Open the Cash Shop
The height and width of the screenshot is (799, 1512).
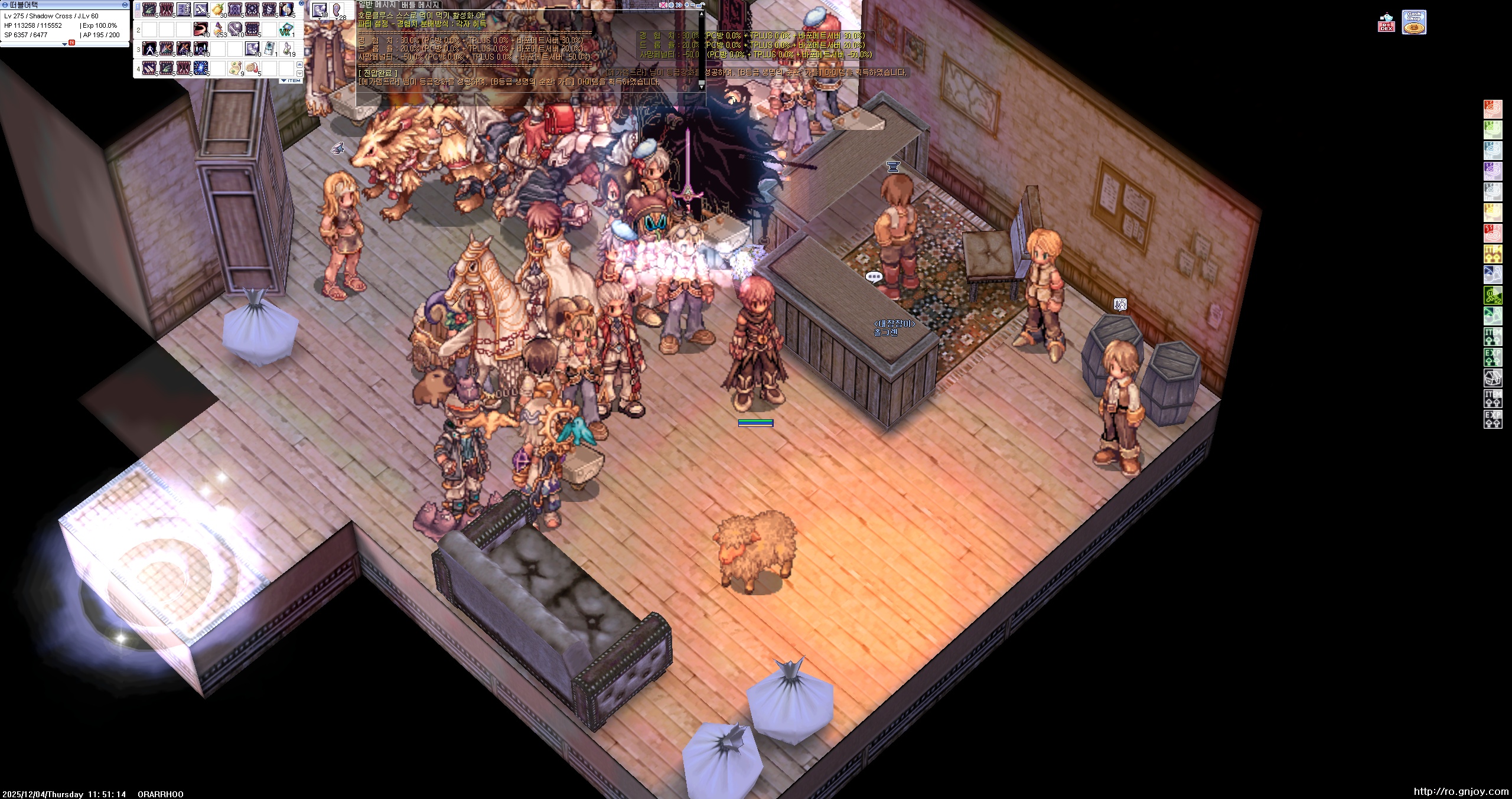[x=1414, y=22]
